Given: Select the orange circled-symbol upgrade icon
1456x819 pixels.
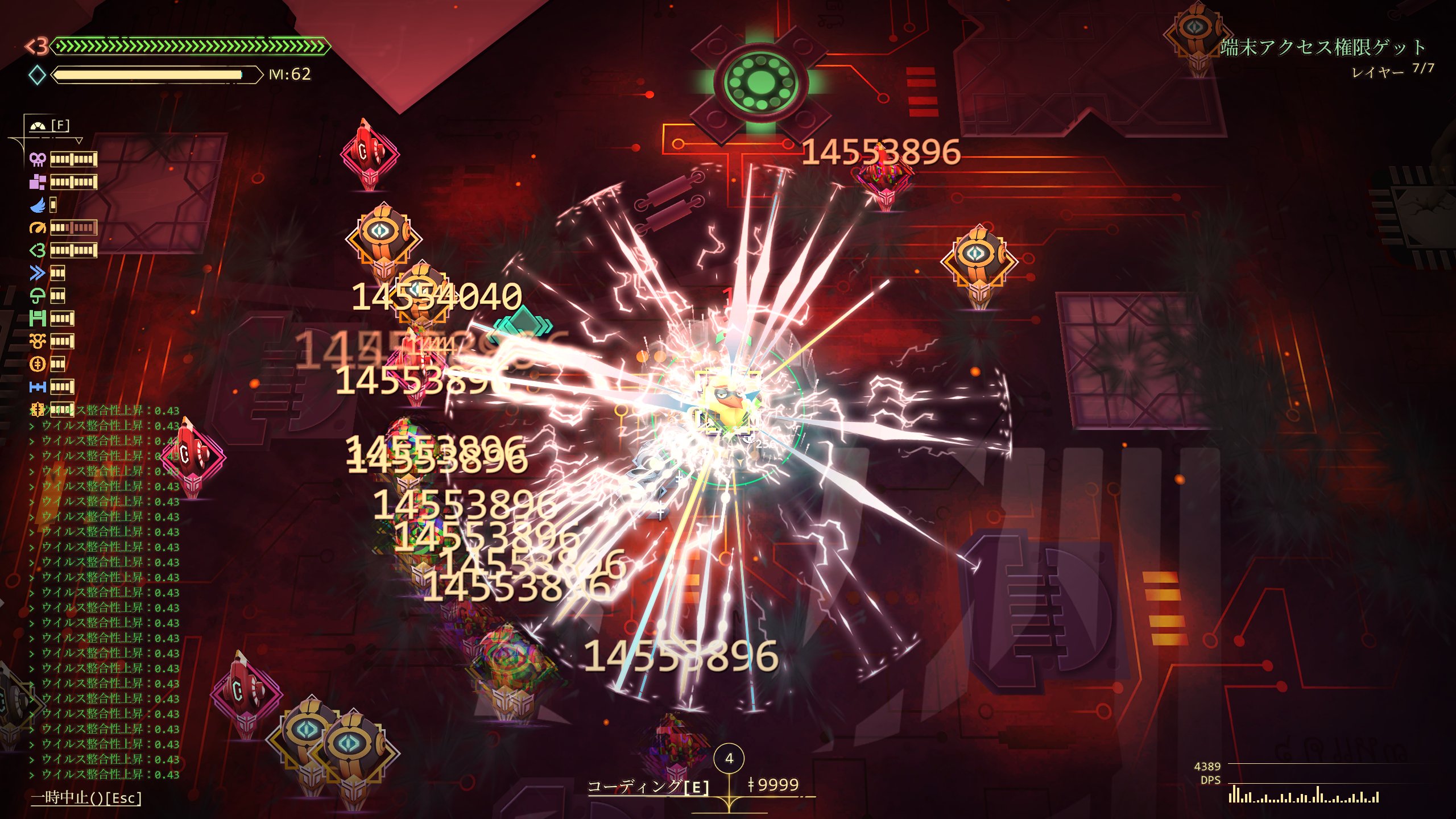Looking at the screenshot, I should (38, 364).
